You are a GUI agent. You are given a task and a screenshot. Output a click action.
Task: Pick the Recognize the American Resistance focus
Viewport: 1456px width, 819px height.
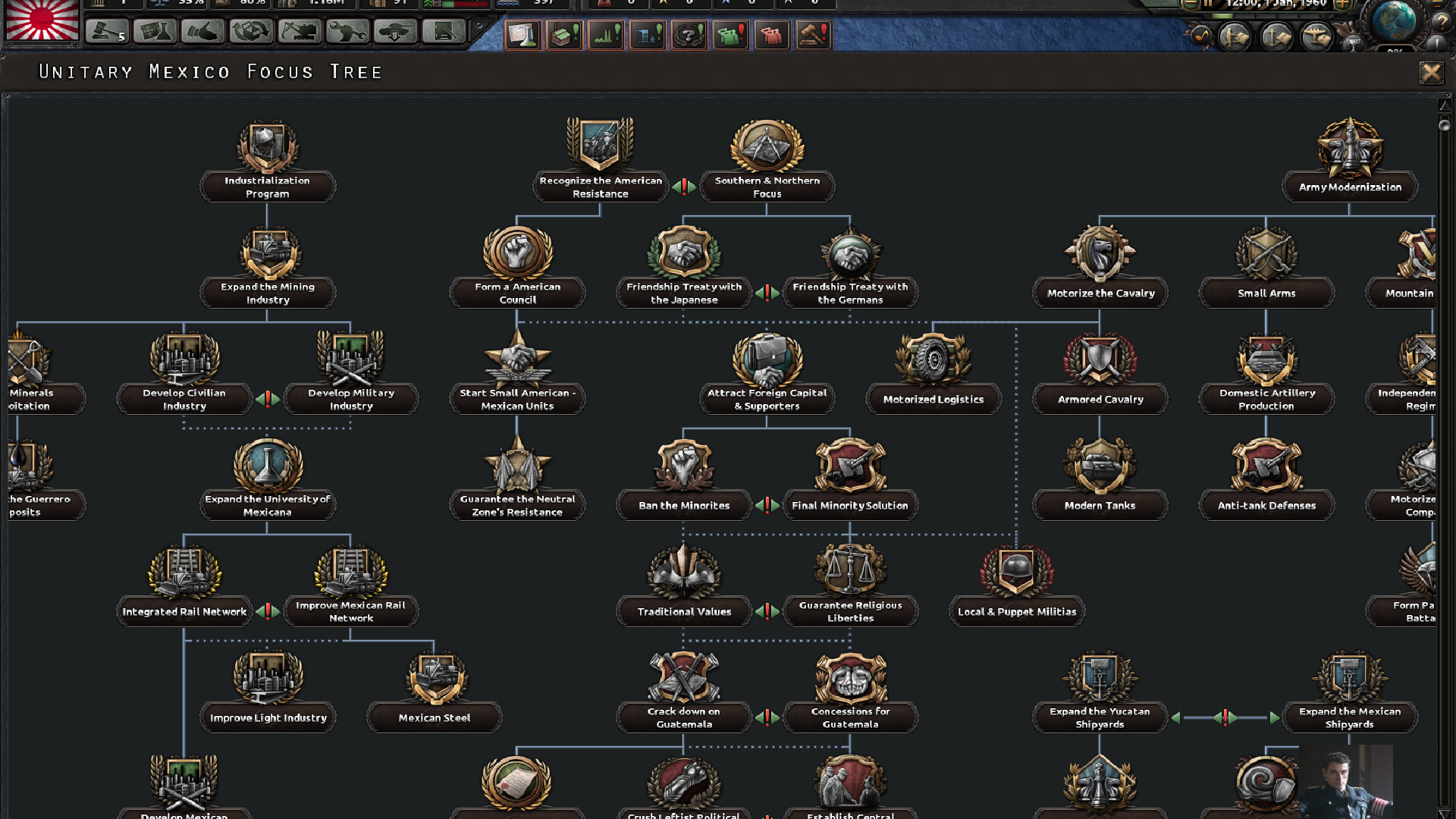(x=601, y=161)
